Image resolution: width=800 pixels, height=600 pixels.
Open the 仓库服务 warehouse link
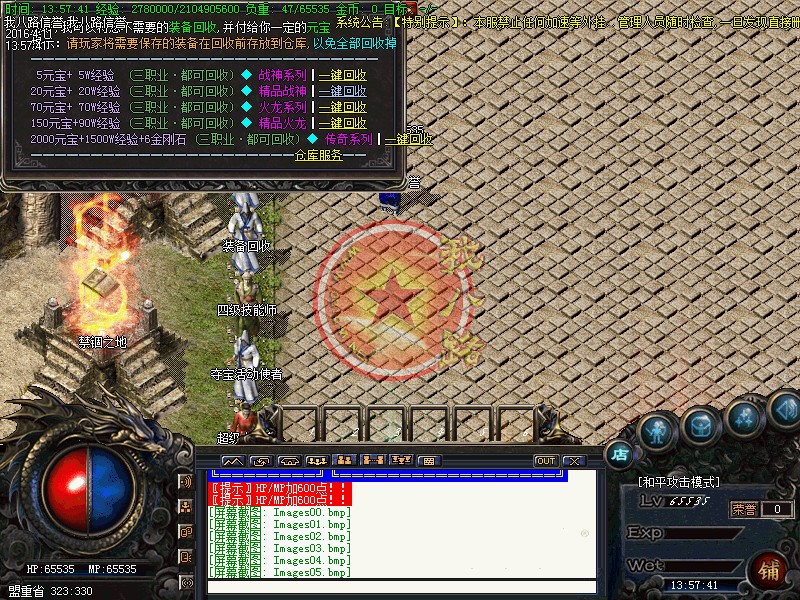[318, 155]
